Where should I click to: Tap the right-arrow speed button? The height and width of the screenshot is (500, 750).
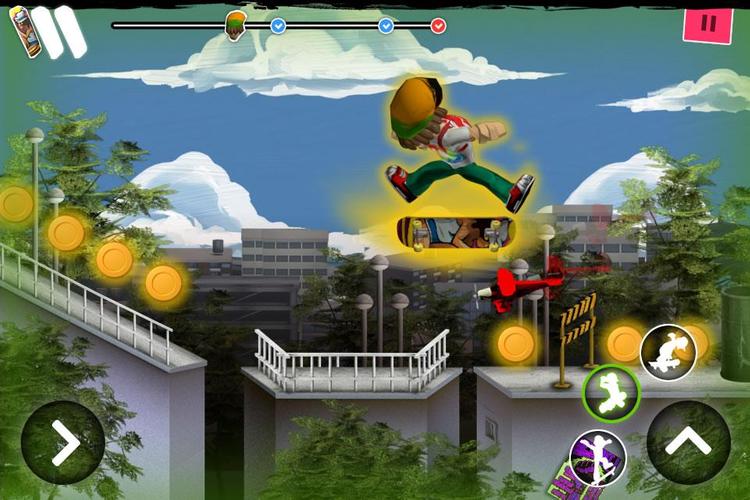(63, 443)
